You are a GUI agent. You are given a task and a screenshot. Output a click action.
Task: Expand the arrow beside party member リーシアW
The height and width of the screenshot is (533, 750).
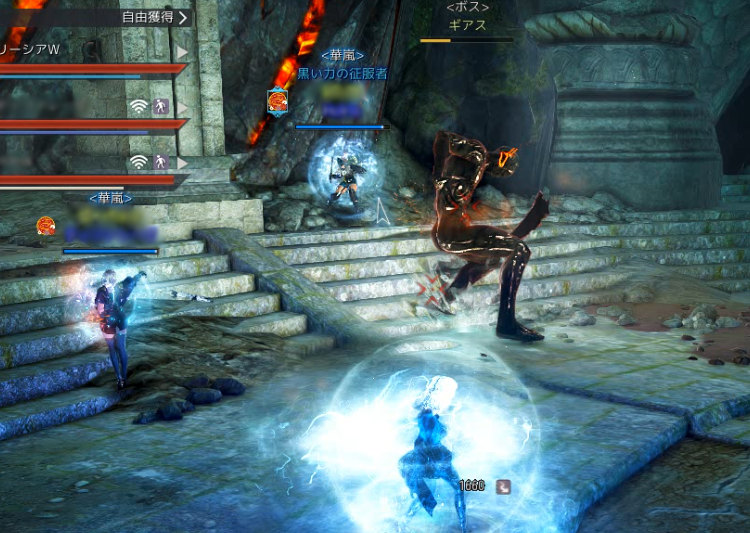tap(182, 51)
